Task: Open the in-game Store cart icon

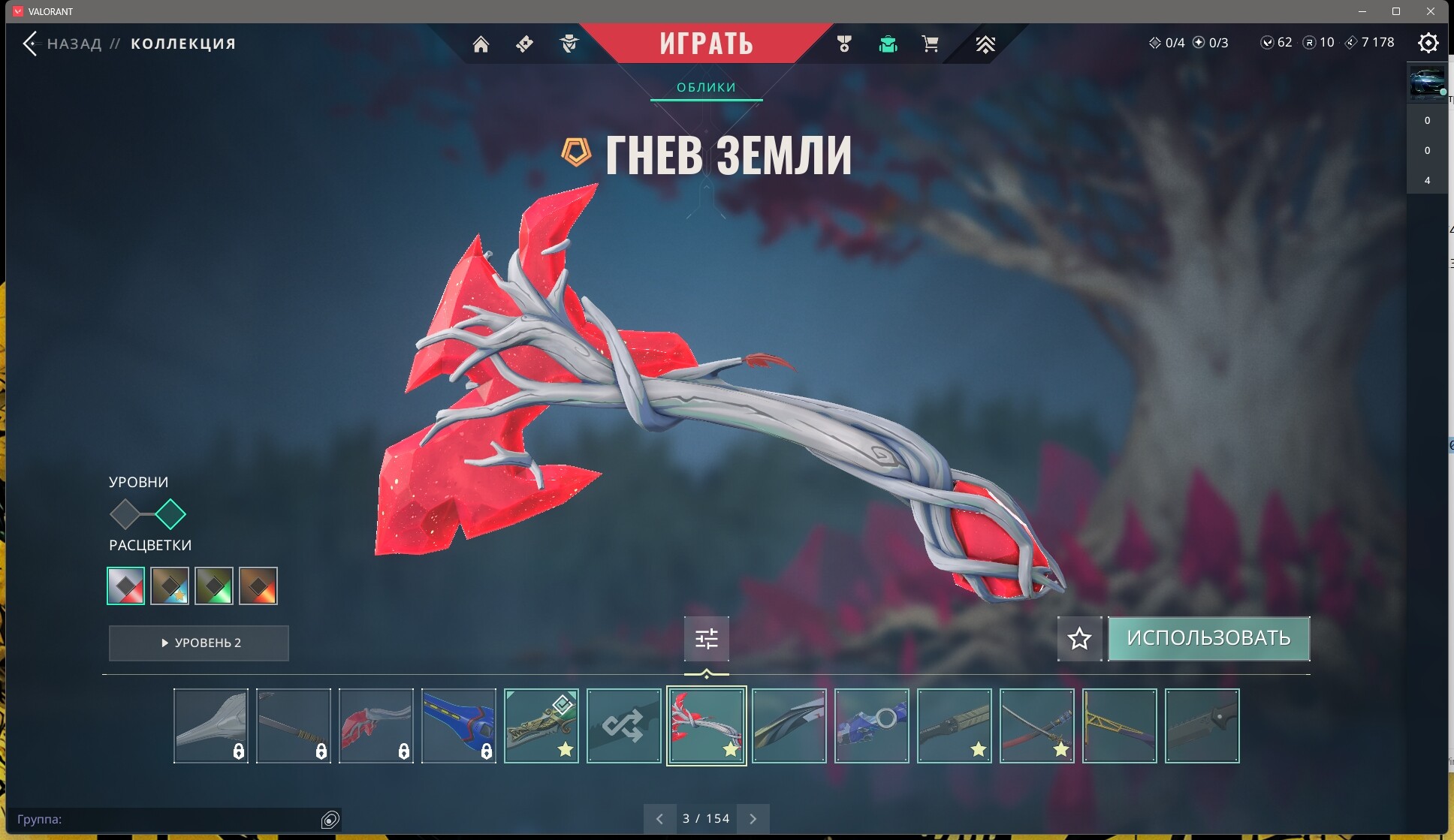Action: pyautogui.click(x=931, y=44)
